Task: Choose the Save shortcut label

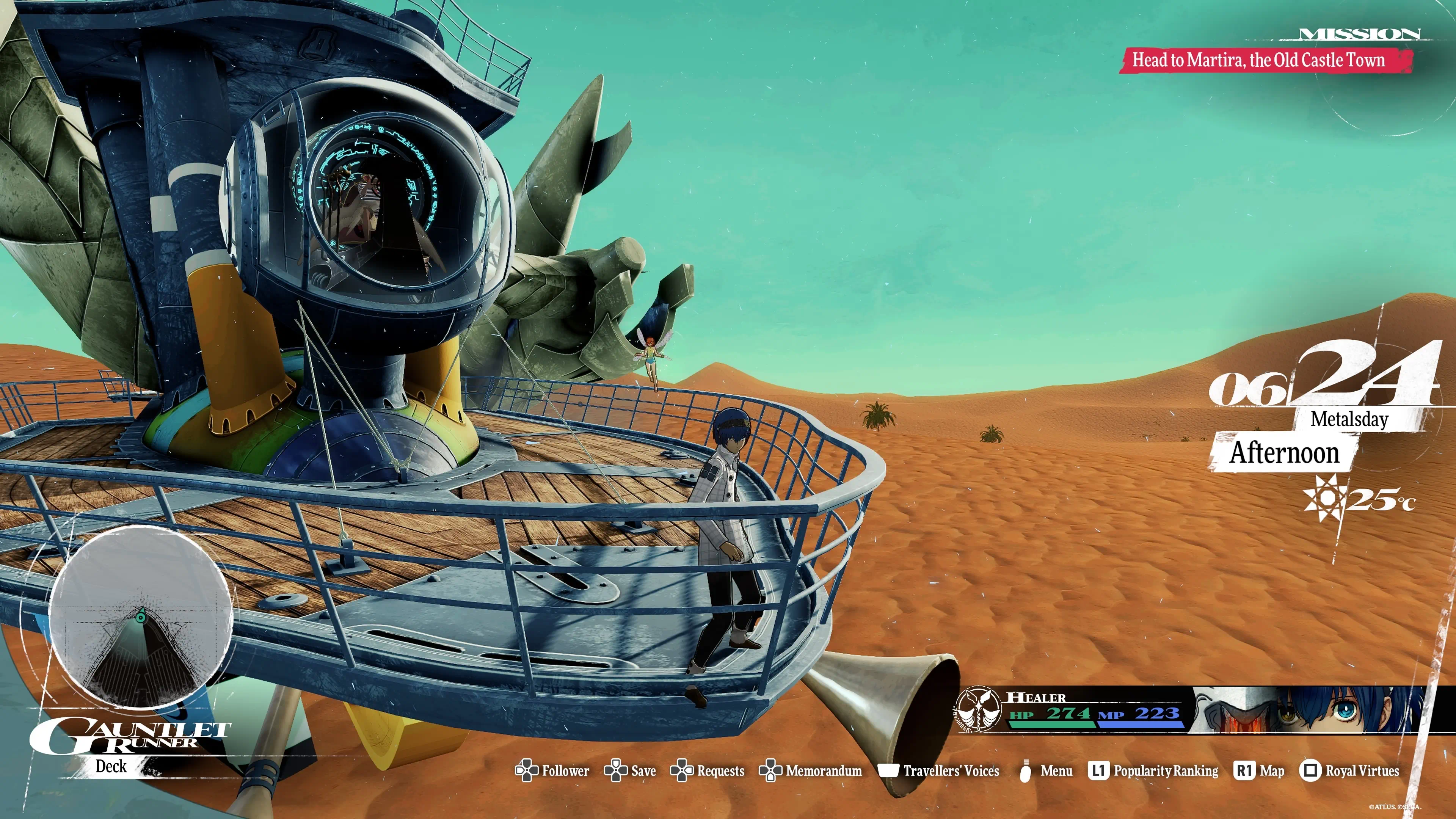Action: point(643,771)
